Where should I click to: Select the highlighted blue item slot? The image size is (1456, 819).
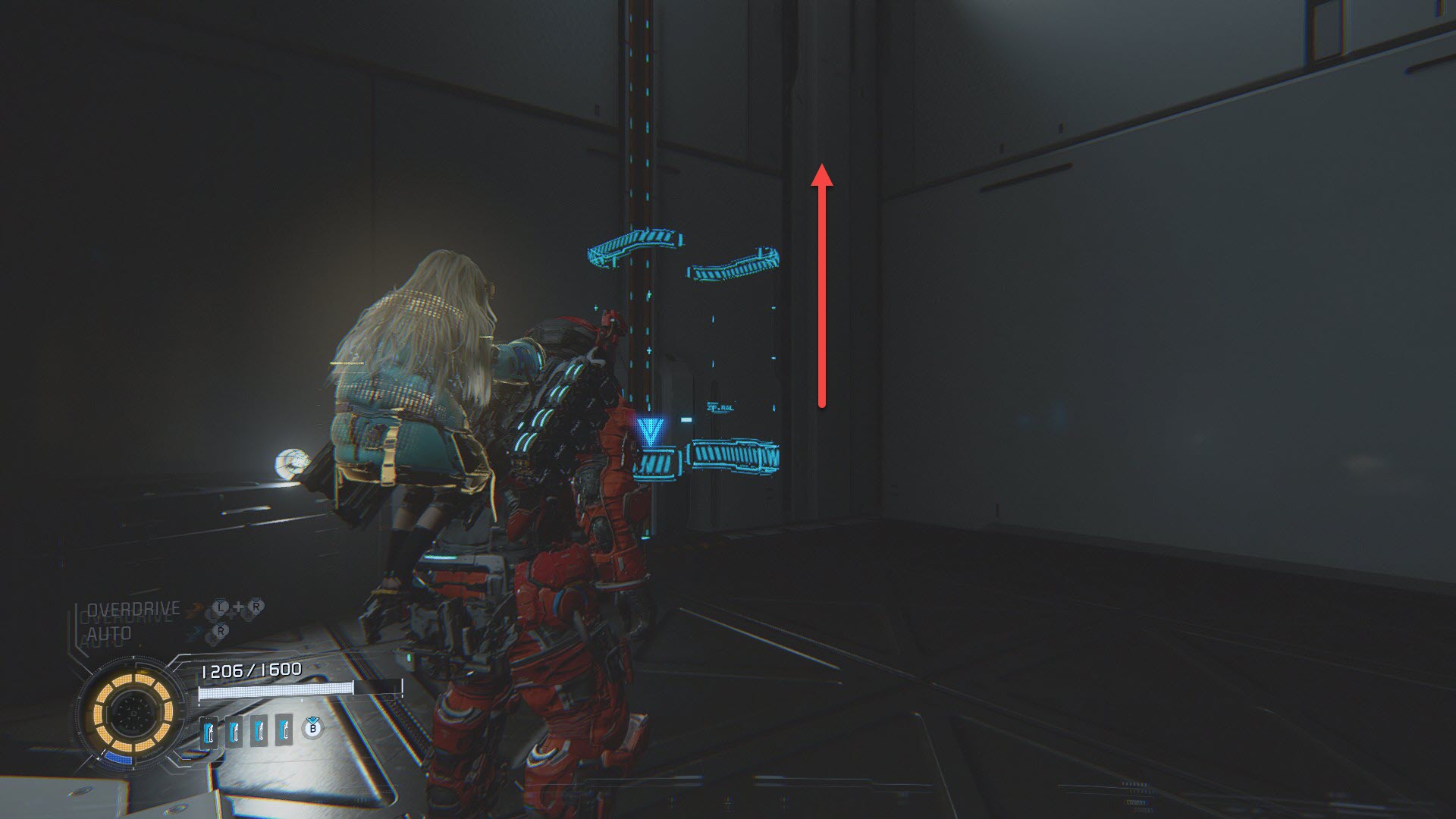tap(210, 732)
